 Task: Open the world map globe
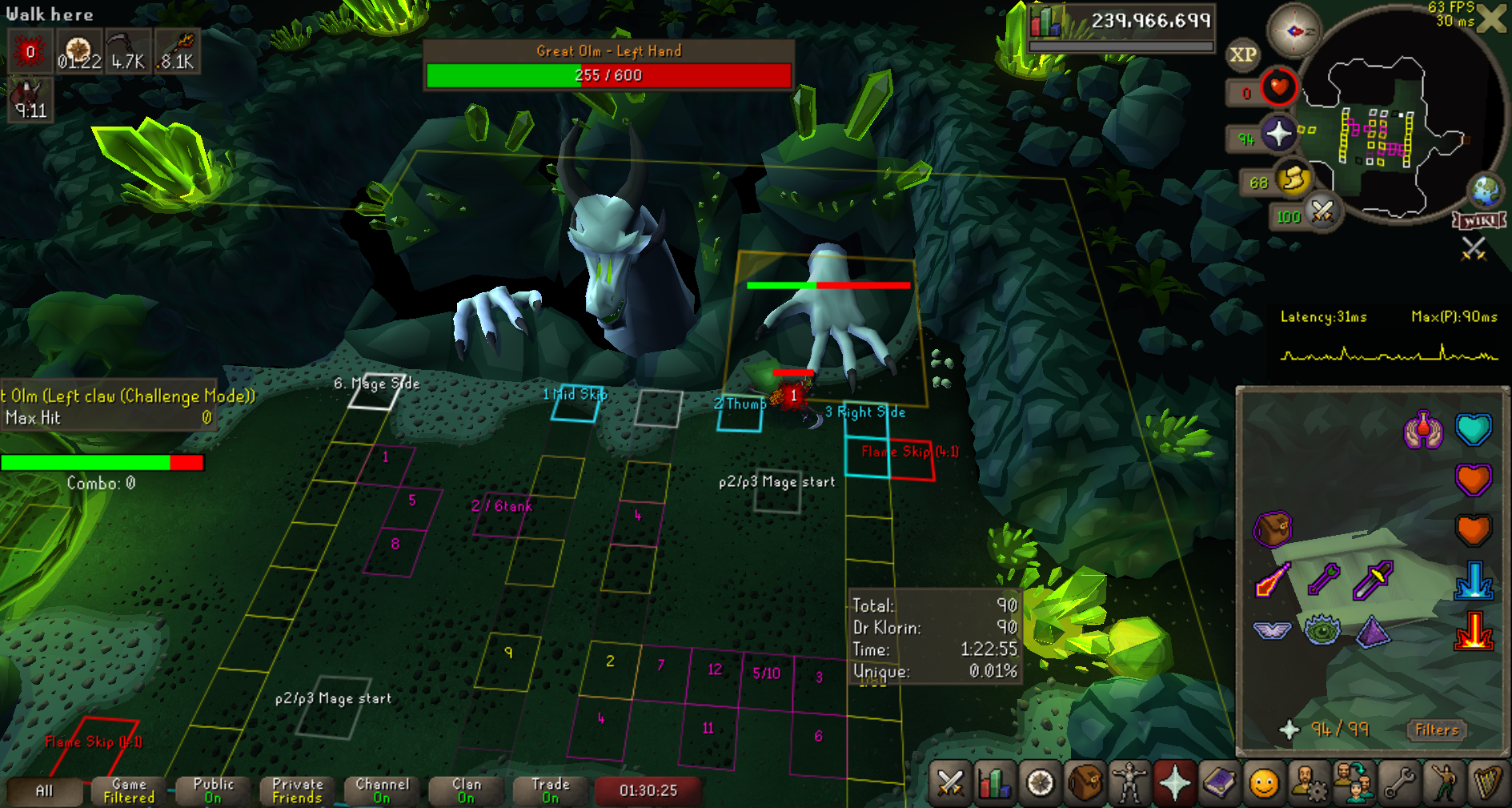1486,191
